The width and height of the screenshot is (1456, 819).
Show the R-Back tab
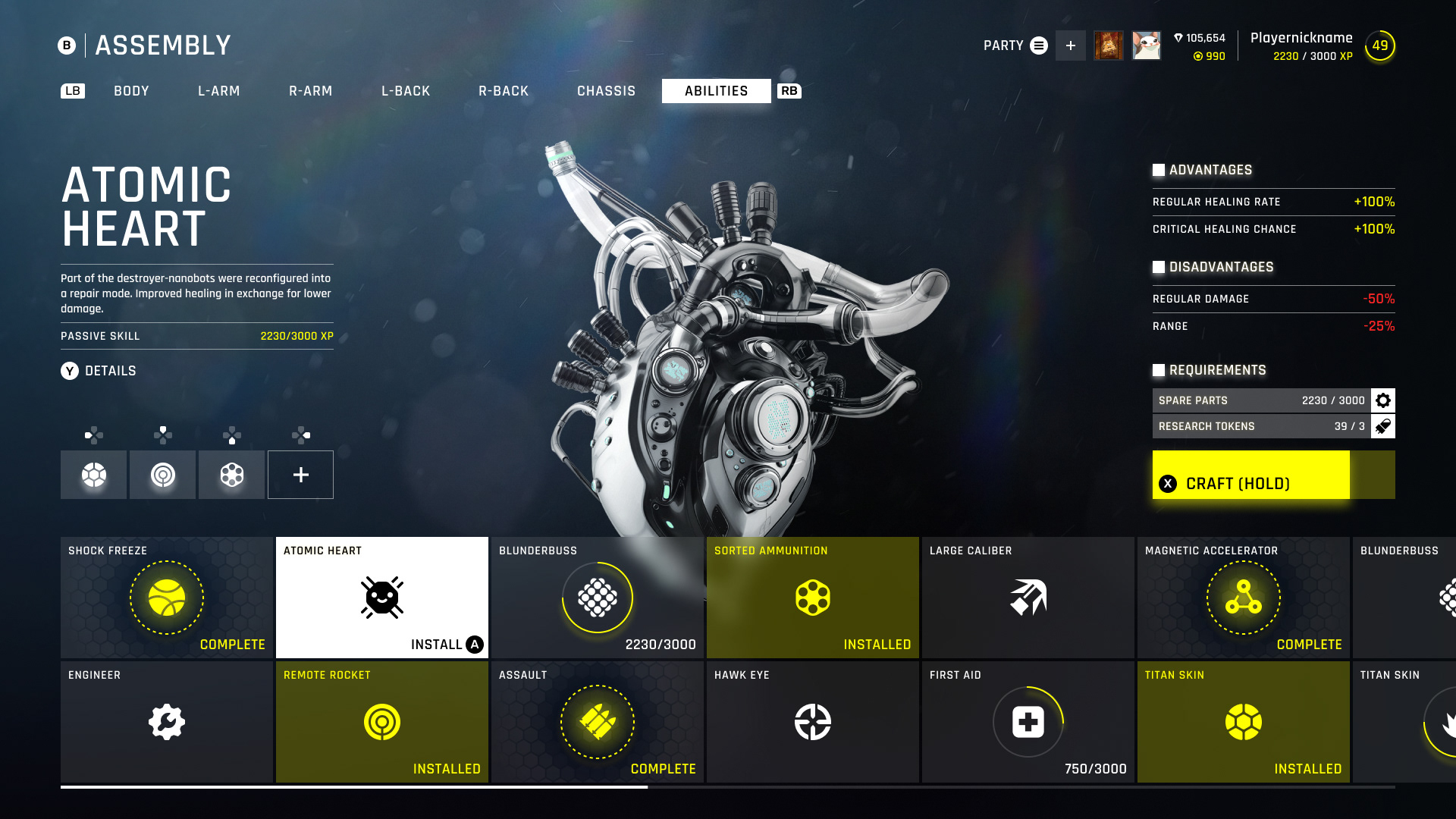coord(503,91)
